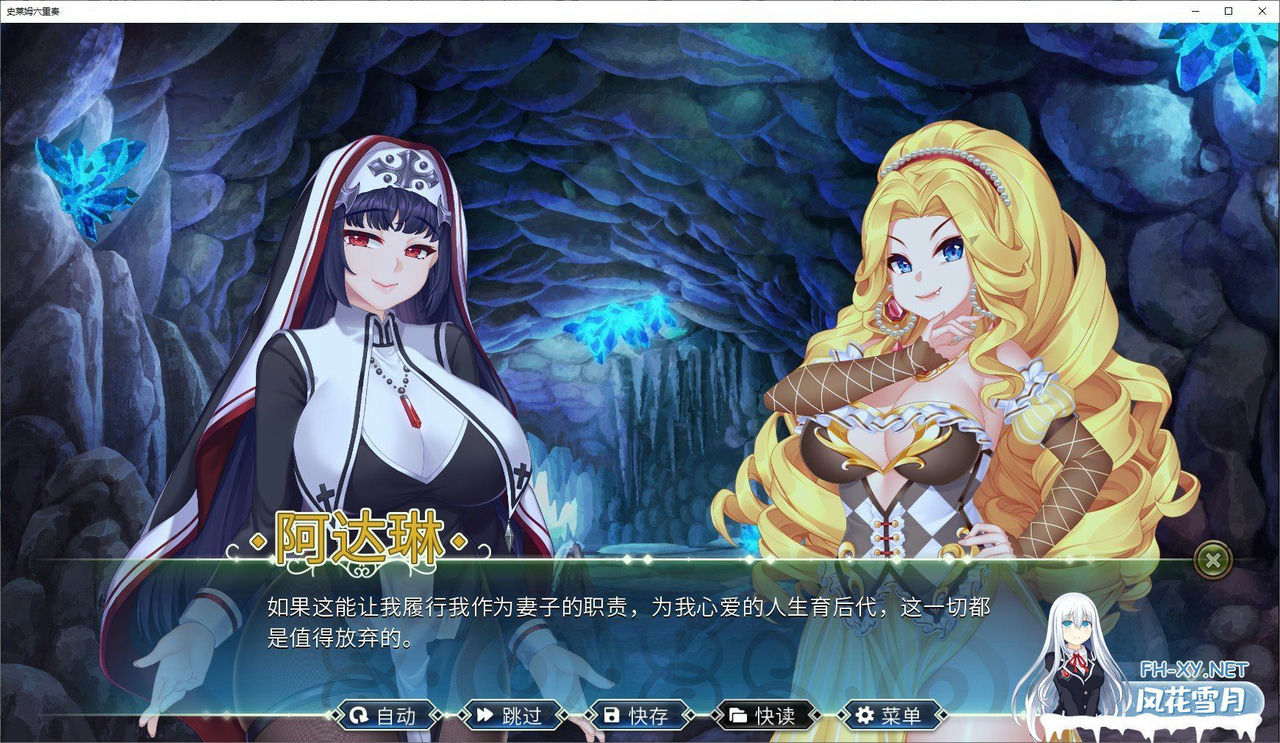
Task: Click the fast-forward icon on 跳过
Action: pos(484,715)
